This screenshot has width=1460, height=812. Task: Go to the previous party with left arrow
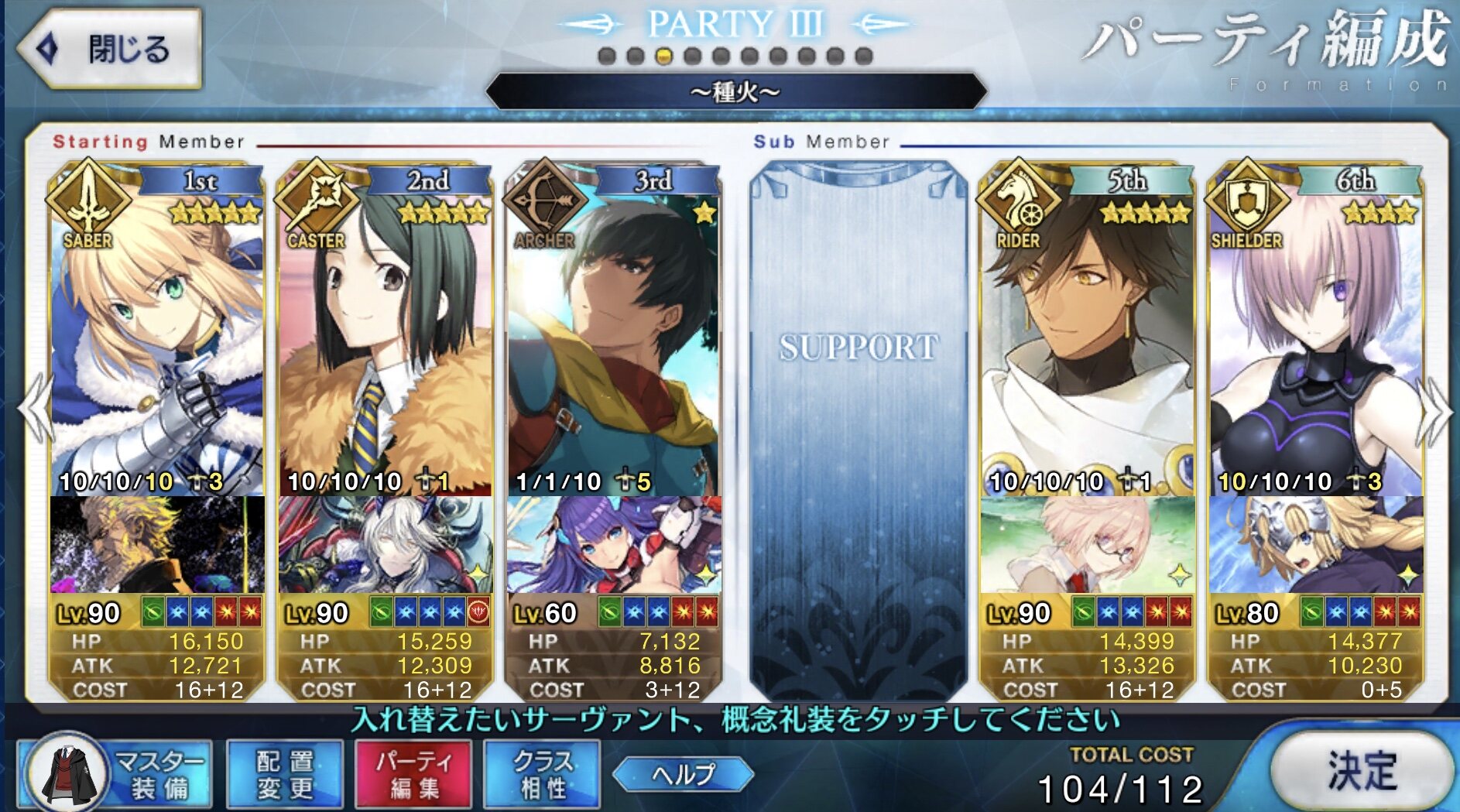(35, 409)
